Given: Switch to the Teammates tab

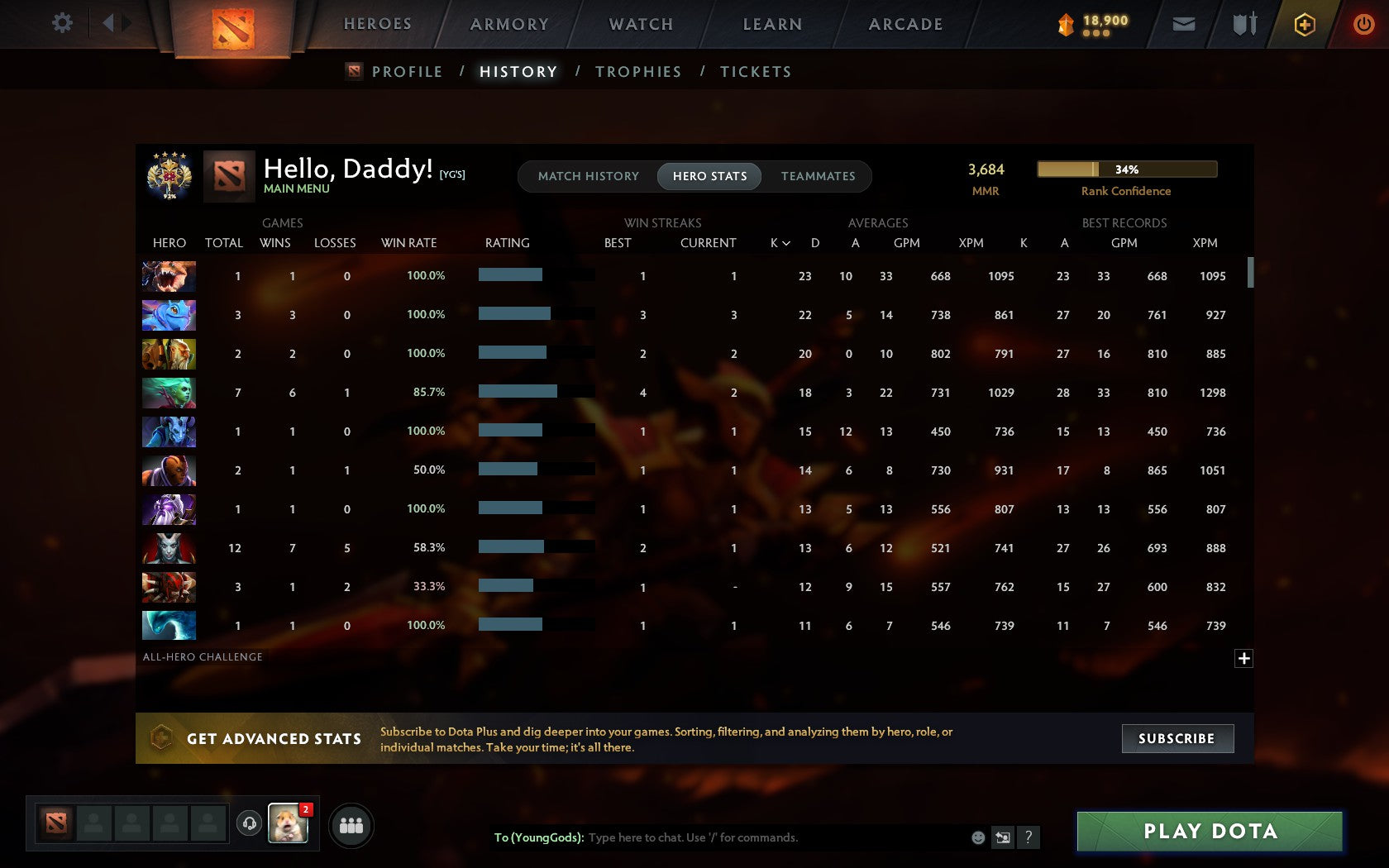Looking at the screenshot, I should 818,176.
